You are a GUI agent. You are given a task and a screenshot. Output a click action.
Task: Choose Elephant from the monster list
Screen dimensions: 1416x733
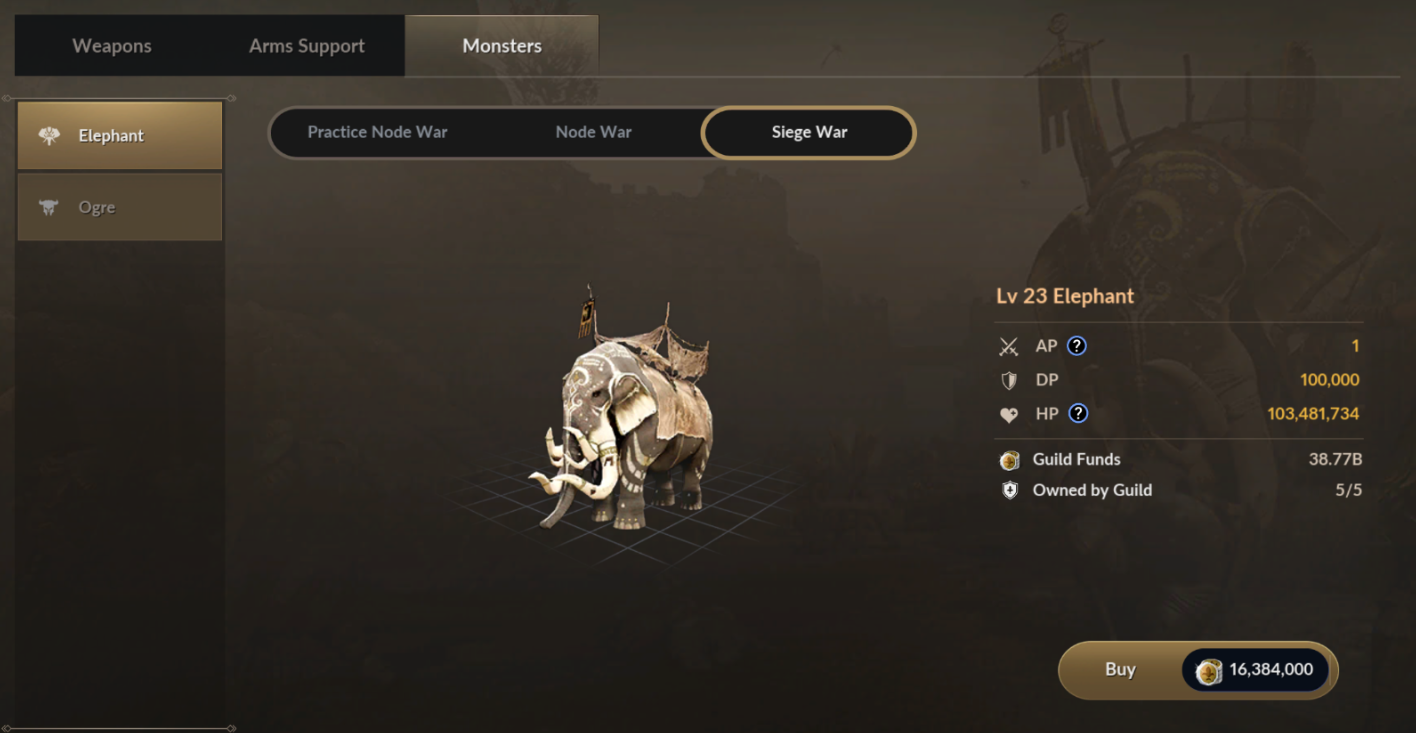point(120,136)
